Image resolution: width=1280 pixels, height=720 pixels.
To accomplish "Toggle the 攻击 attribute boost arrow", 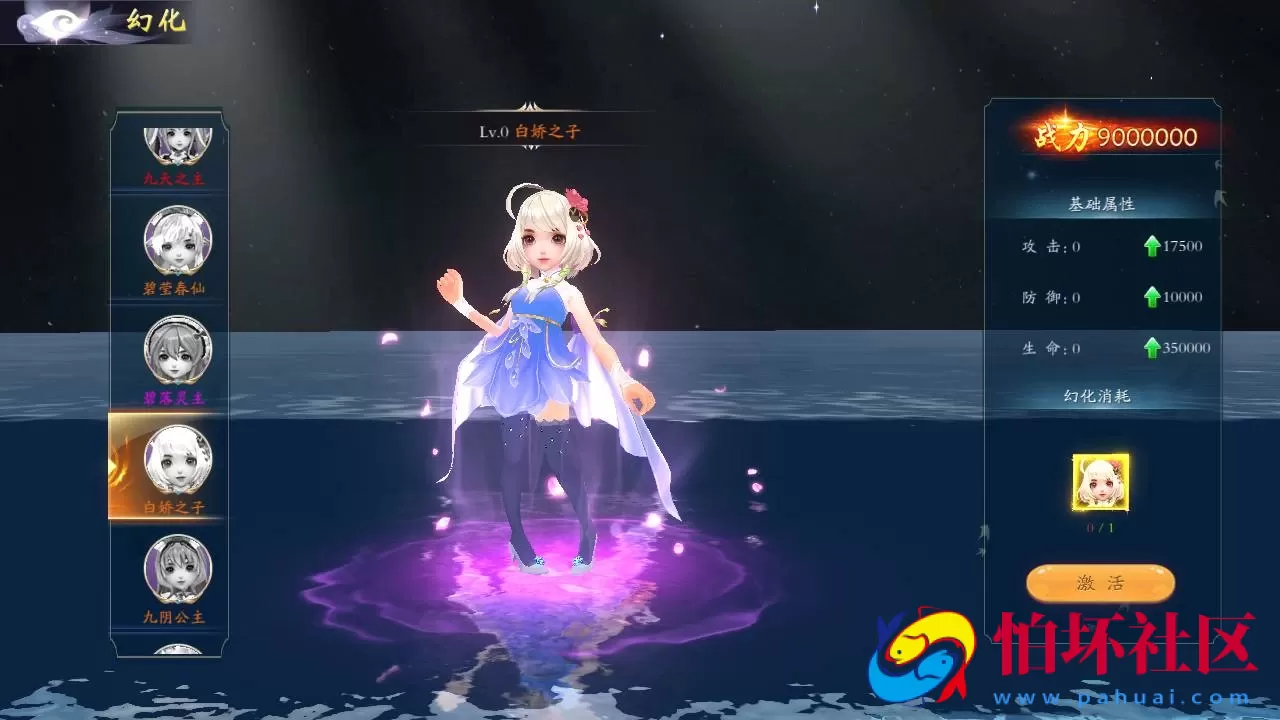I will pyautogui.click(x=1151, y=245).
